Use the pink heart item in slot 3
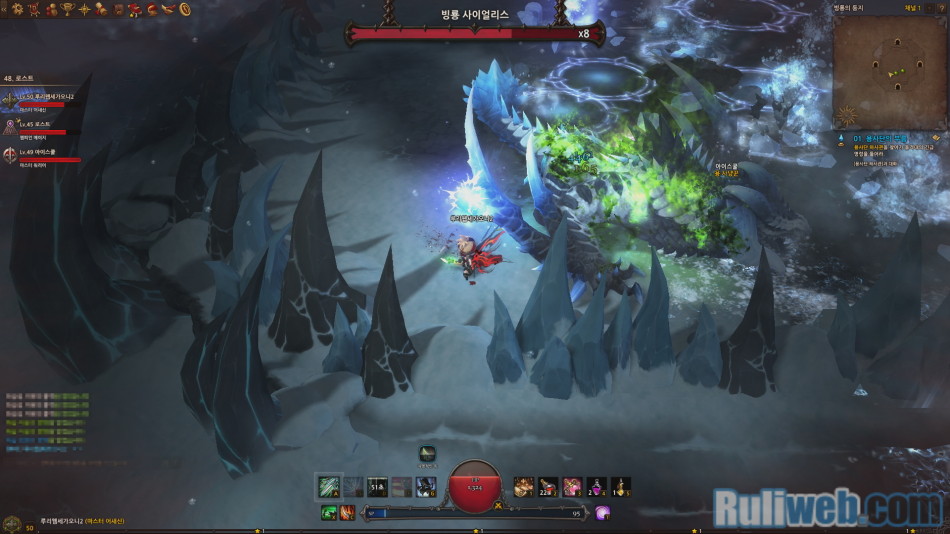Image resolution: width=950 pixels, height=534 pixels. 572,487
